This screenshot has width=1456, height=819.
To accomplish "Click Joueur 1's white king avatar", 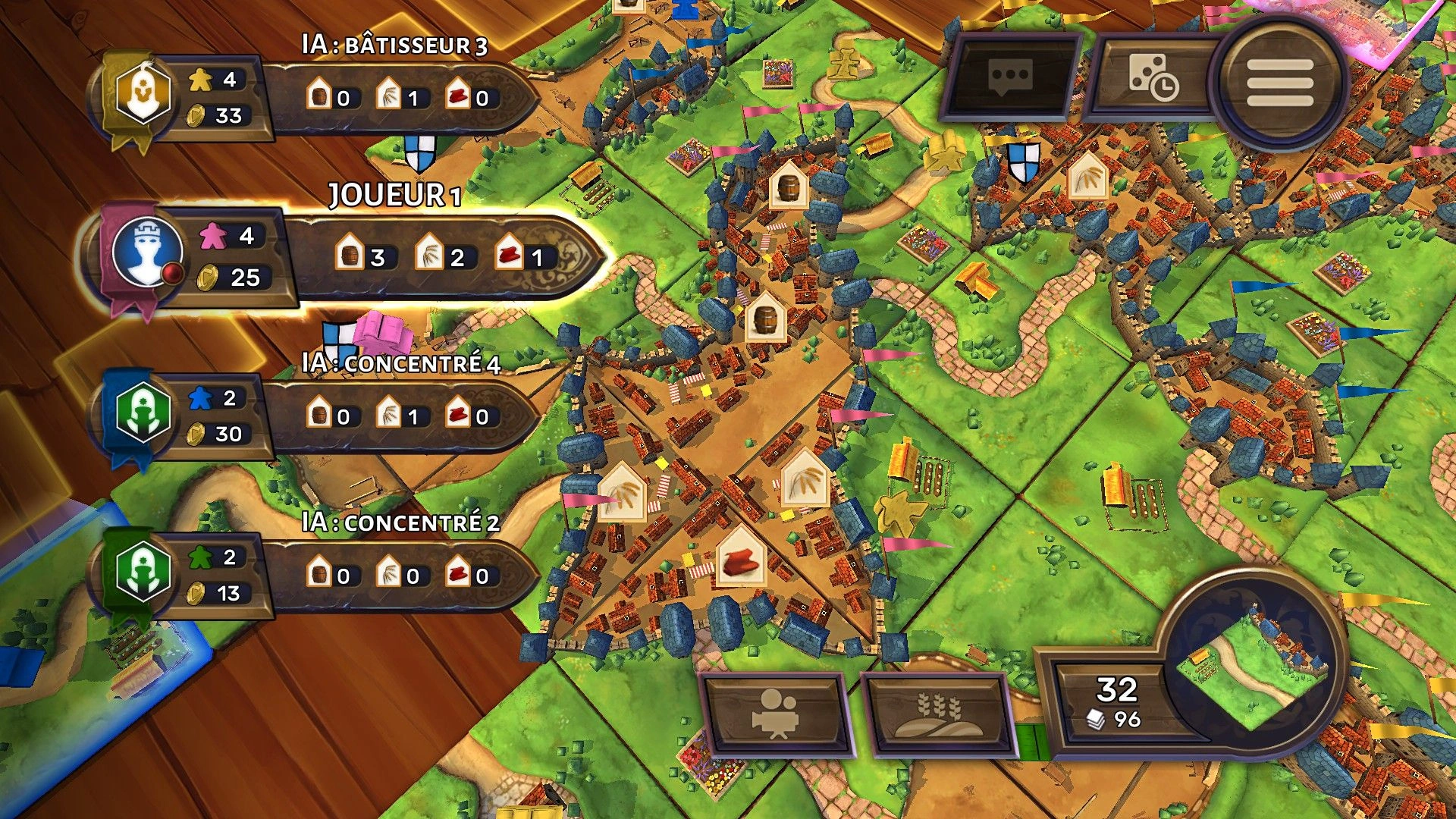I will click(x=147, y=253).
